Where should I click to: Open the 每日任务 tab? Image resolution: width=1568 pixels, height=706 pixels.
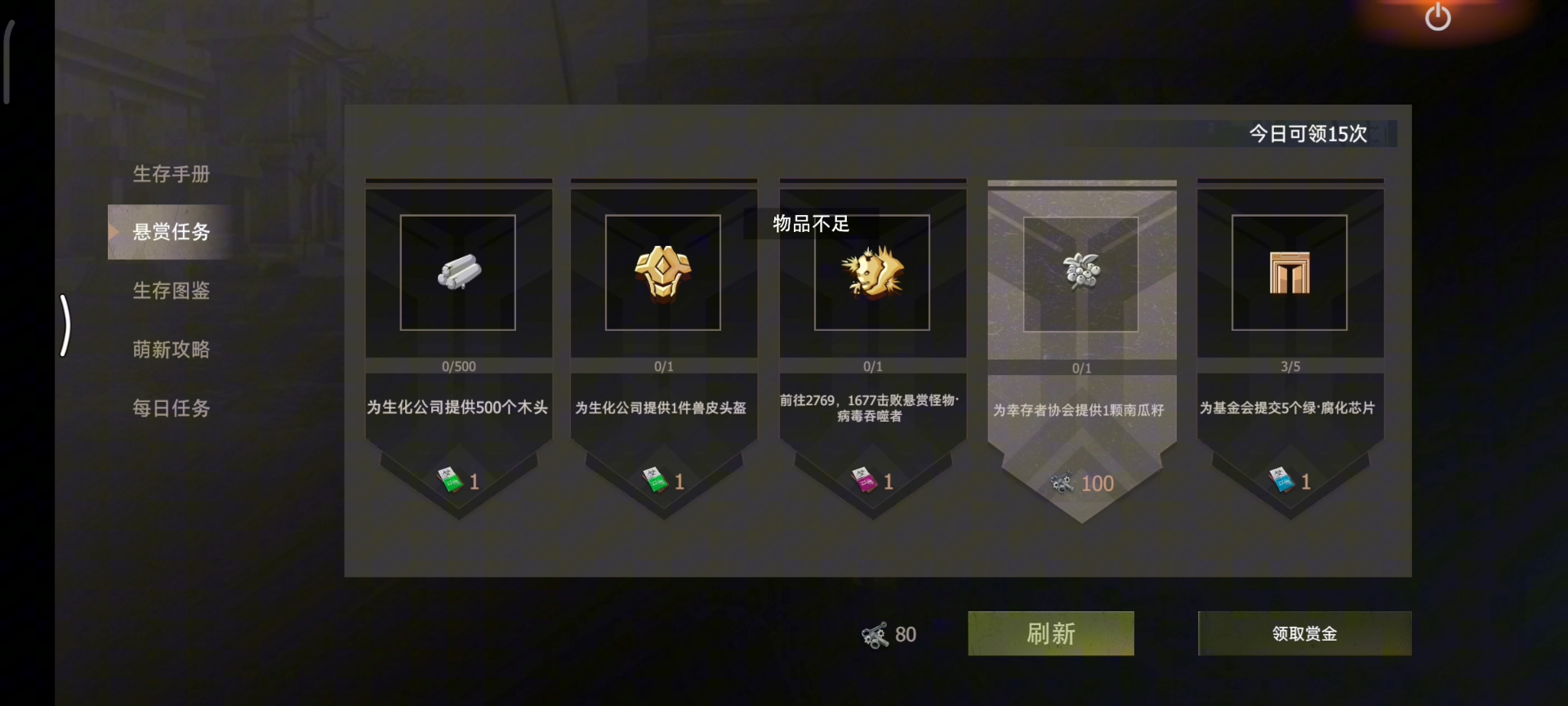click(171, 408)
